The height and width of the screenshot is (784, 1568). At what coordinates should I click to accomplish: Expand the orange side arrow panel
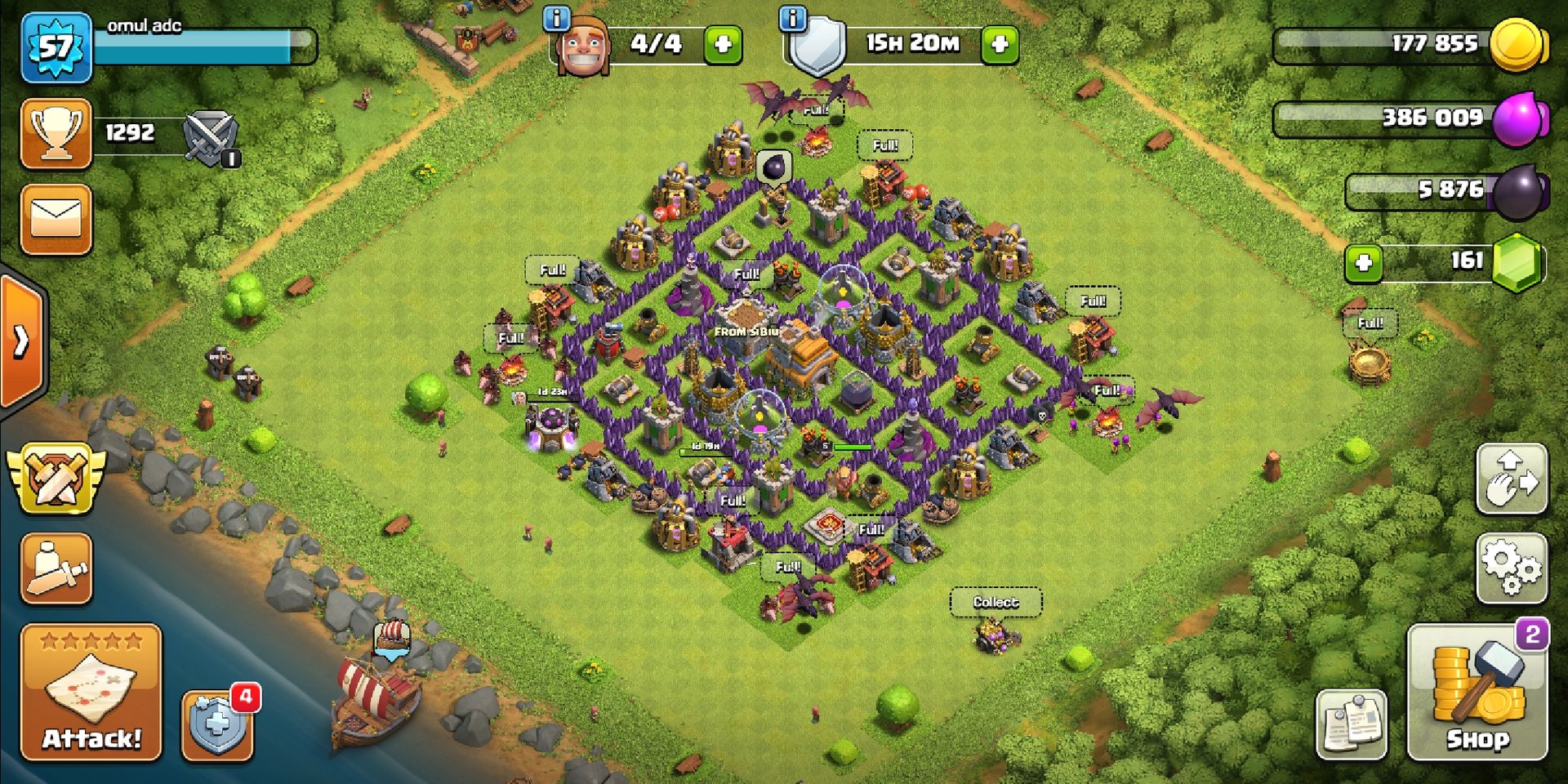point(22,341)
